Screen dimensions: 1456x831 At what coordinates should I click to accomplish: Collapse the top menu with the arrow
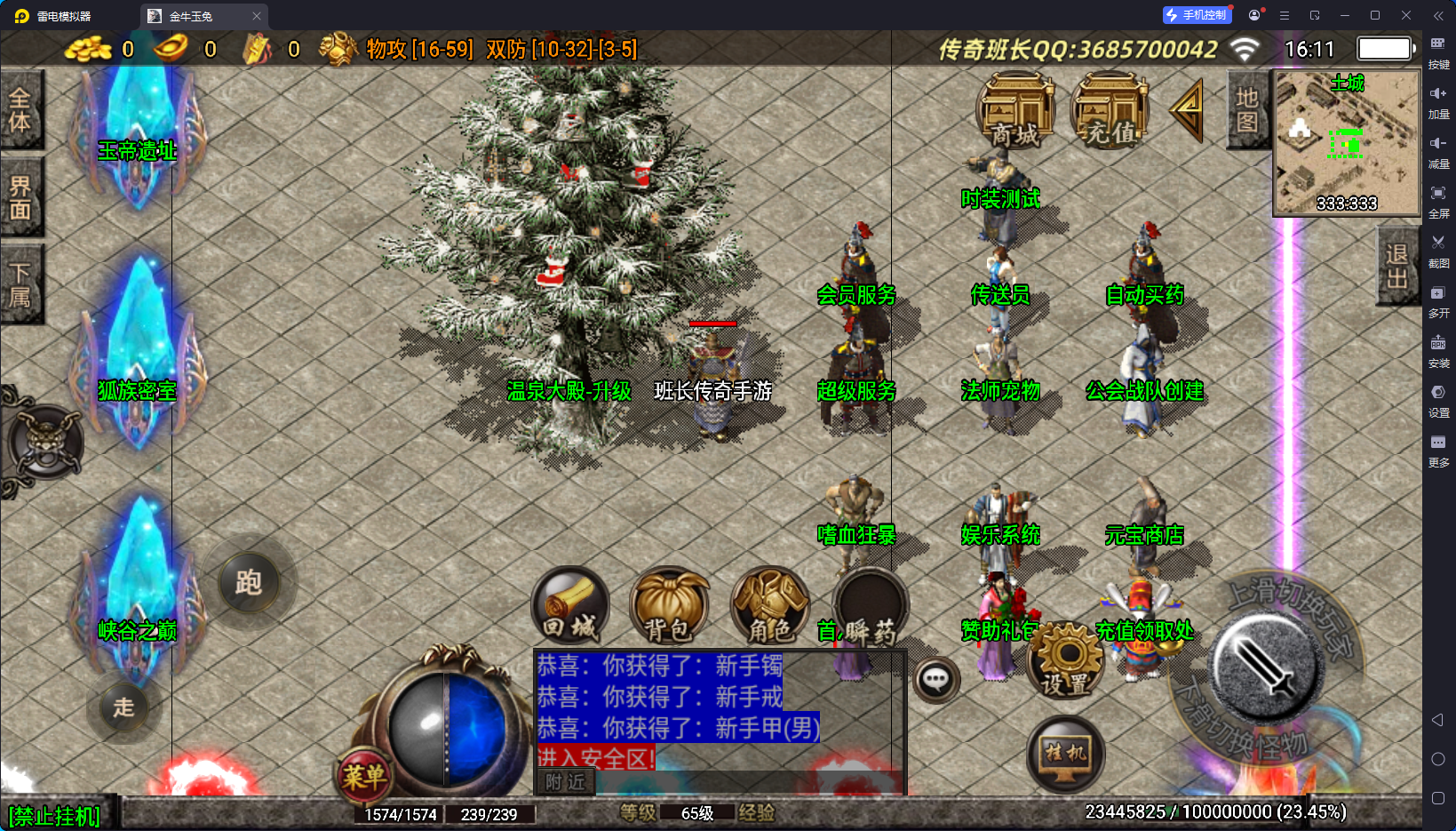pos(1188,110)
